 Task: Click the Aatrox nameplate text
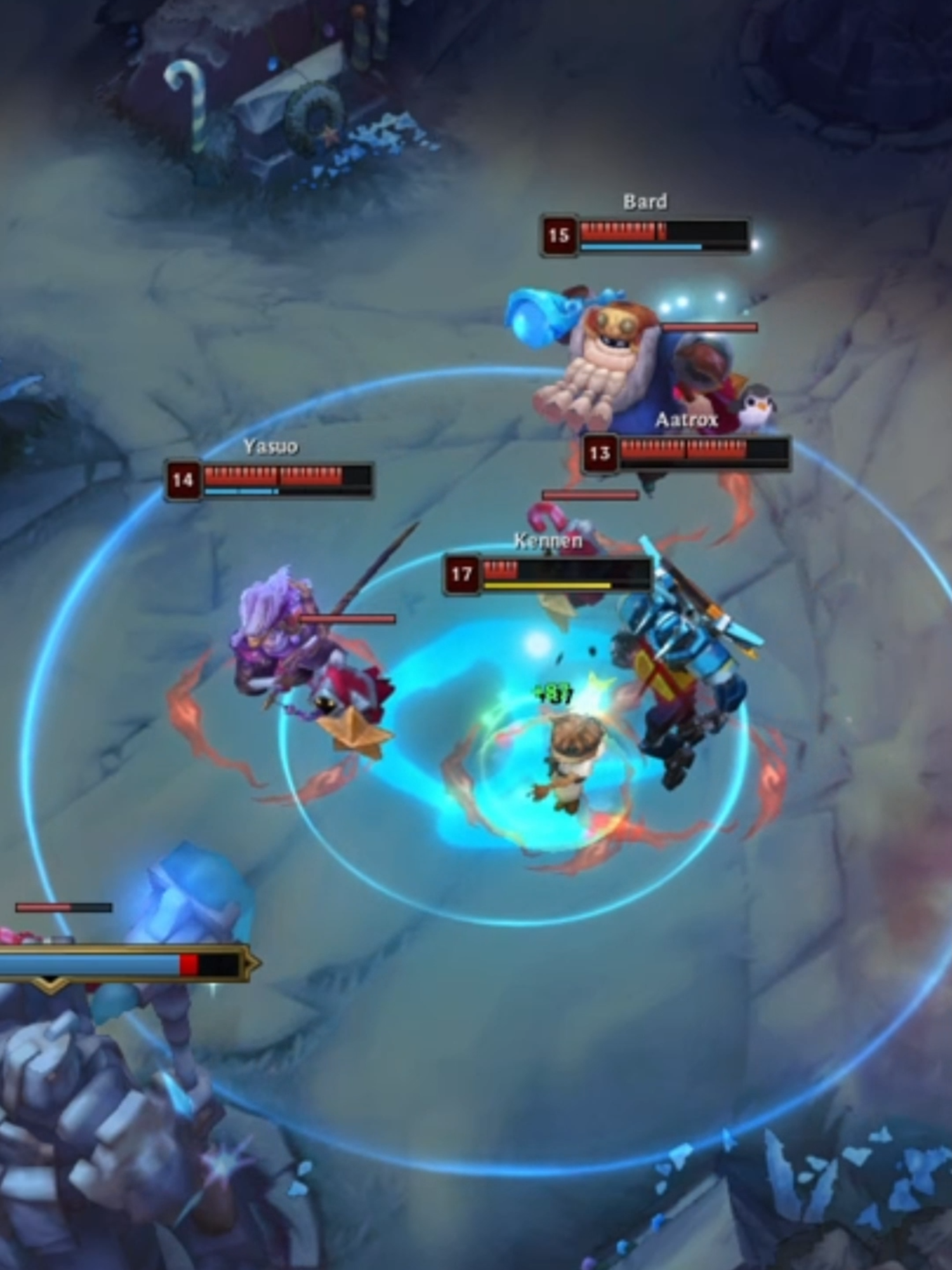pos(689,420)
